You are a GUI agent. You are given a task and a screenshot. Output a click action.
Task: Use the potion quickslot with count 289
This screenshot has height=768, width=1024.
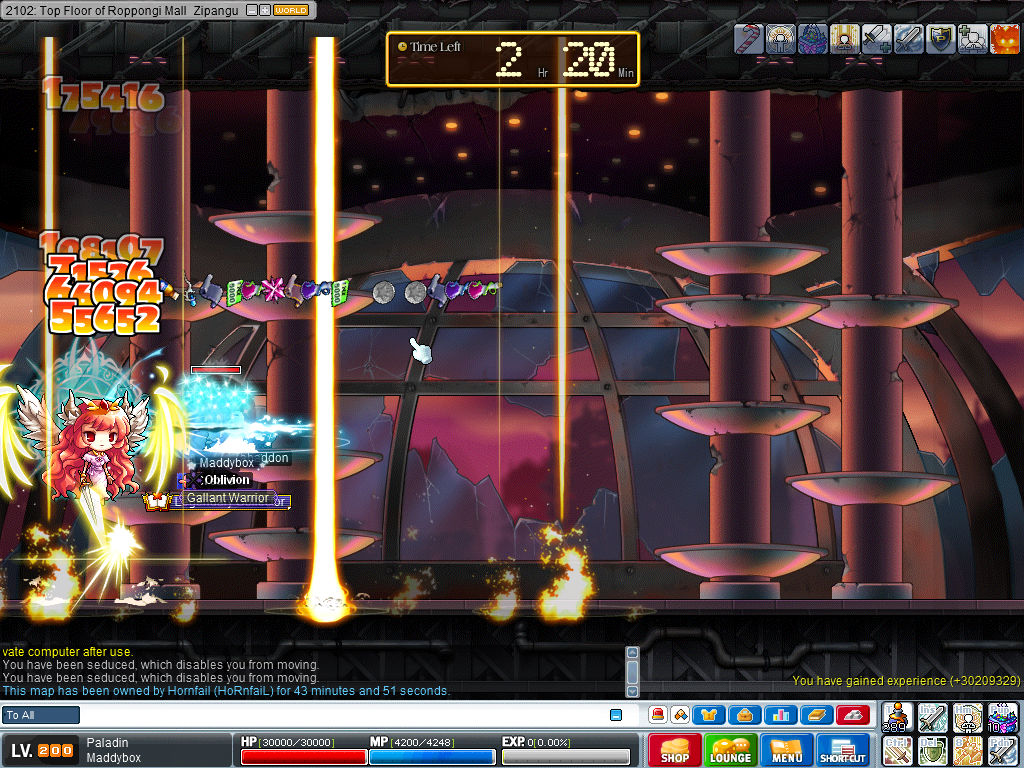coord(898,717)
